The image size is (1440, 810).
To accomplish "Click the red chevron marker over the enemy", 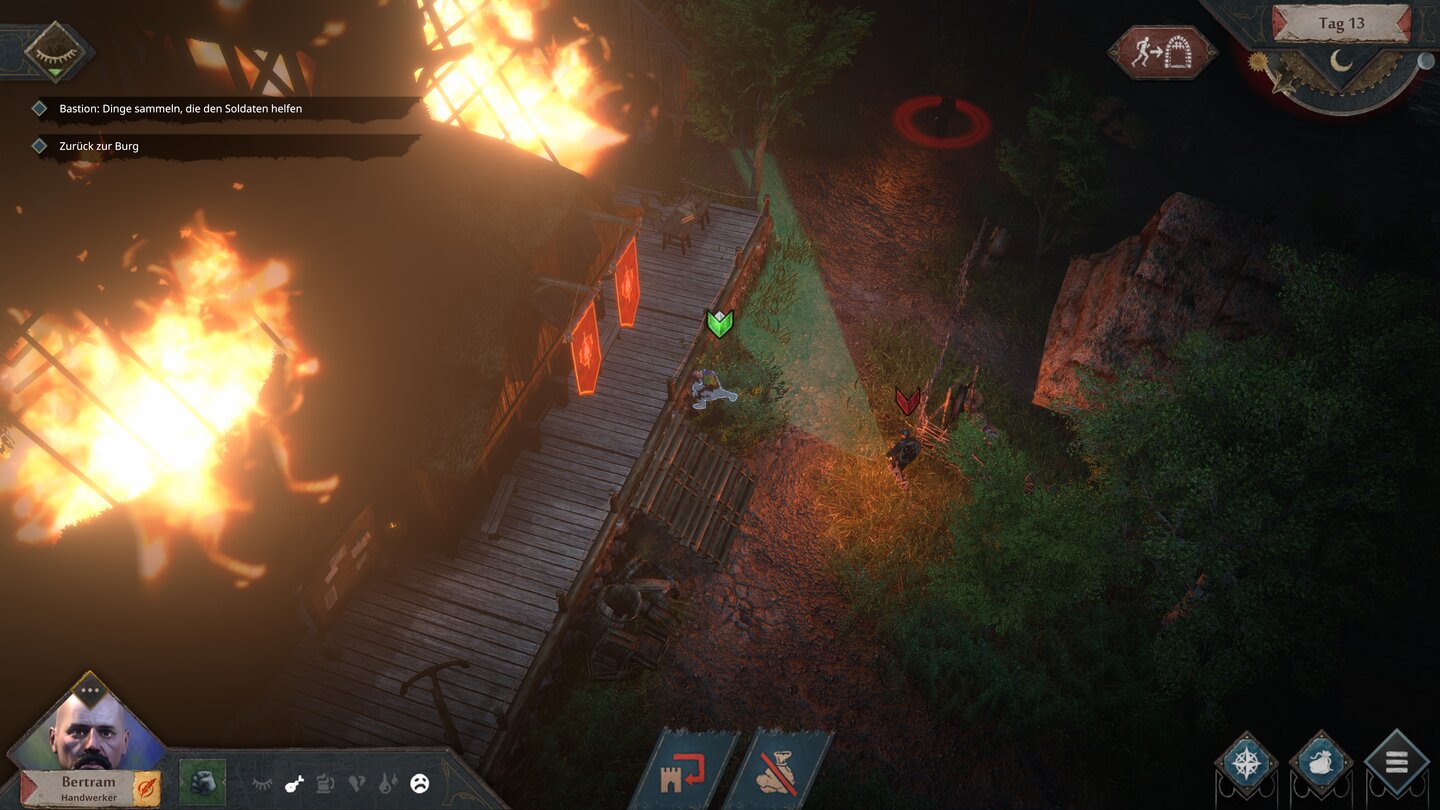I will pyautogui.click(x=907, y=401).
